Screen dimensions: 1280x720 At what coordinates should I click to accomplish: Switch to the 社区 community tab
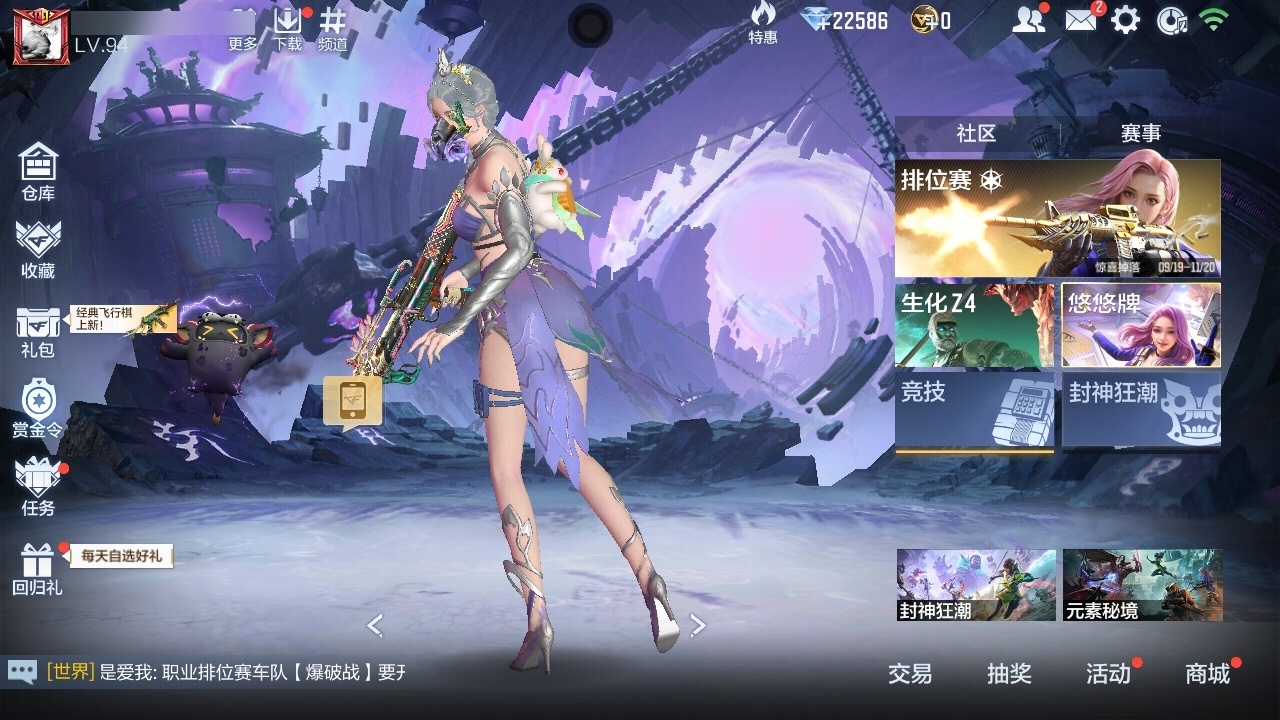pyautogui.click(x=976, y=134)
